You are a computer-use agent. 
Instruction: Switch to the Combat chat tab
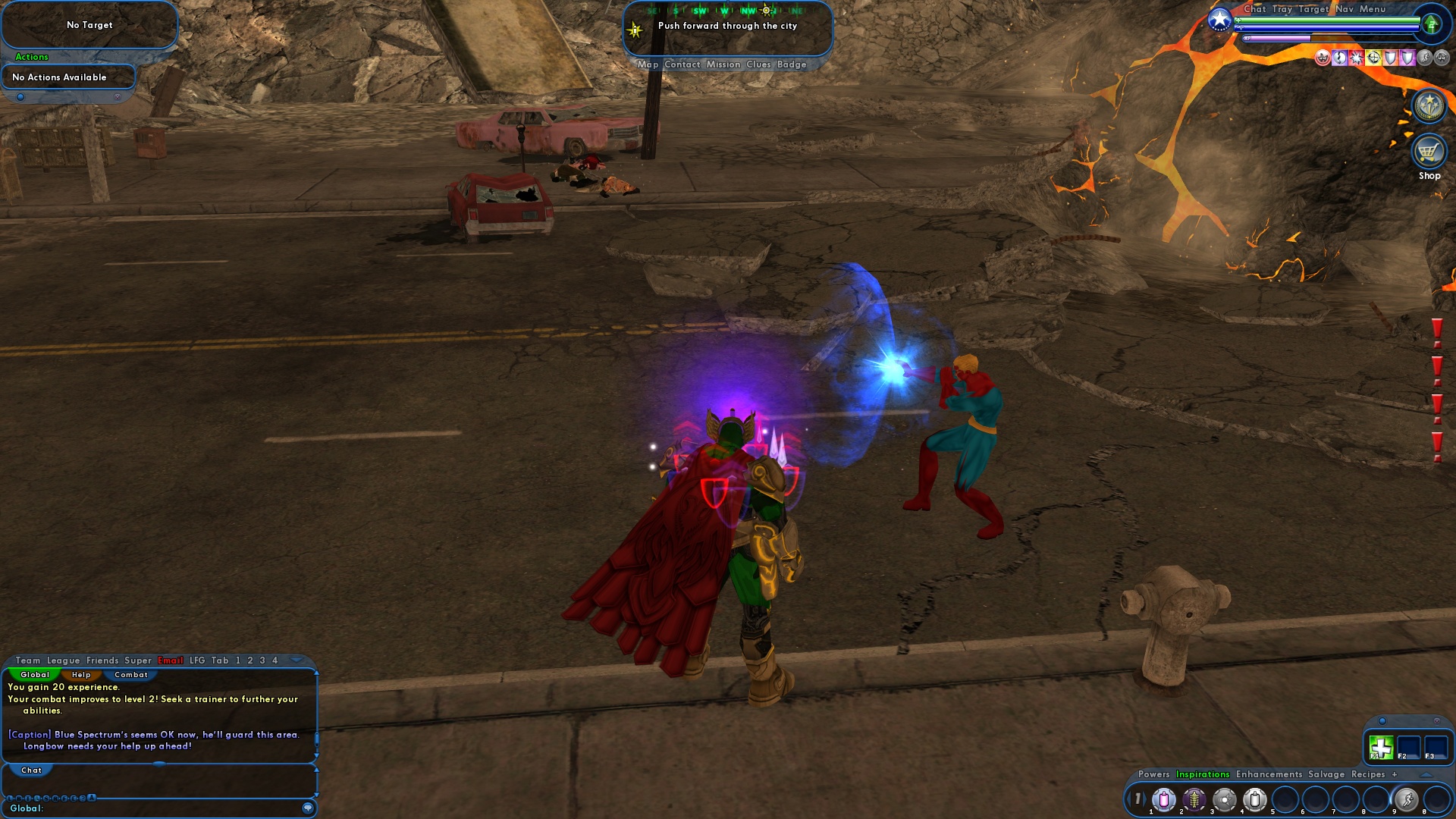[130, 675]
